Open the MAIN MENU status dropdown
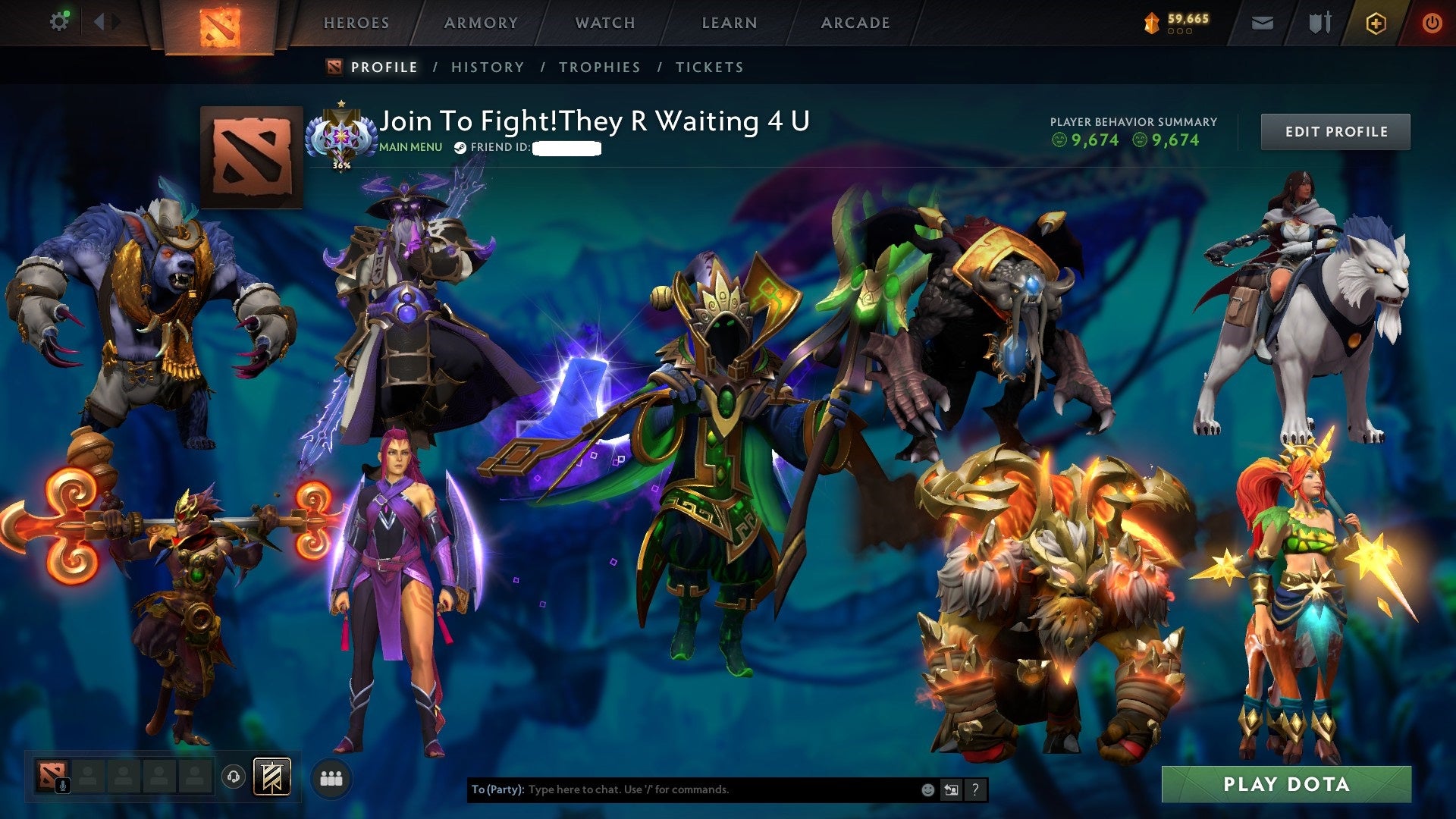The width and height of the screenshot is (1456, 819). click(410, 147)
